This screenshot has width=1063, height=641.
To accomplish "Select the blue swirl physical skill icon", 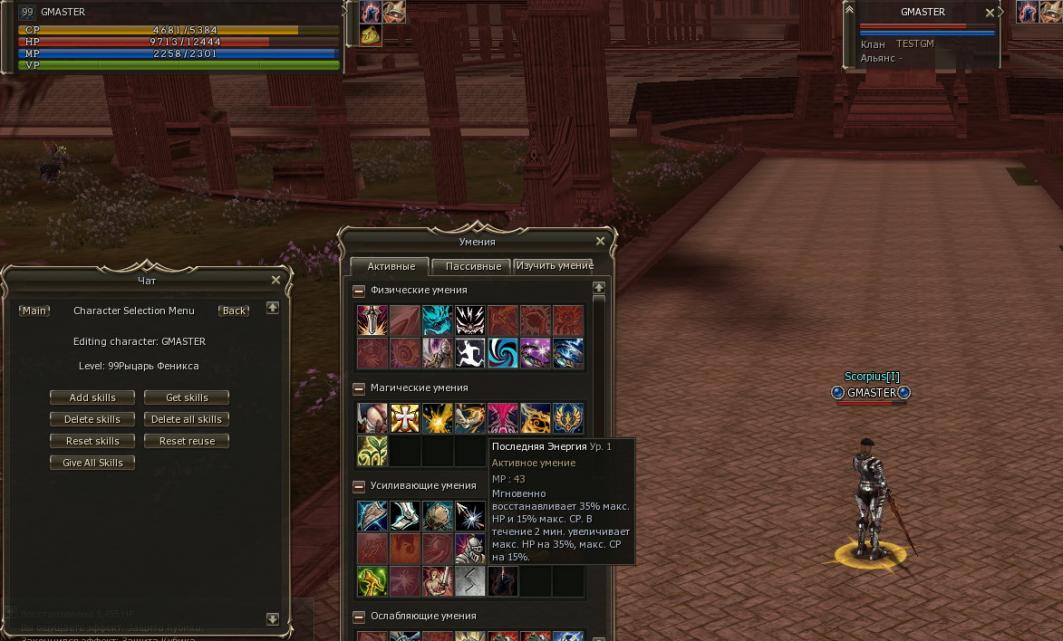I will click(x=503, y=353).
